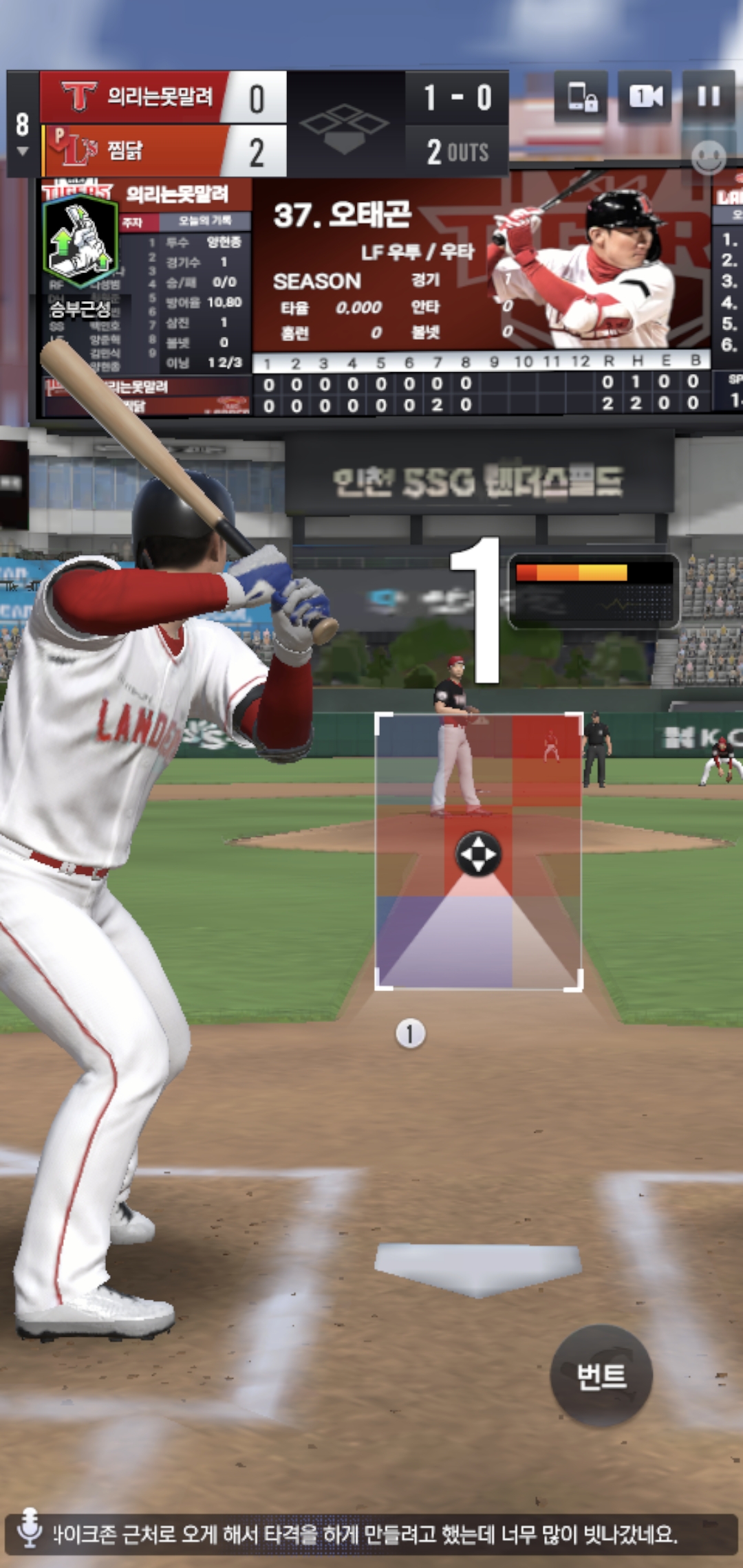The height and width of the screenshot is (1568, 743).
Task: Switch camera view using the camera icon
Action: [645, 97]
